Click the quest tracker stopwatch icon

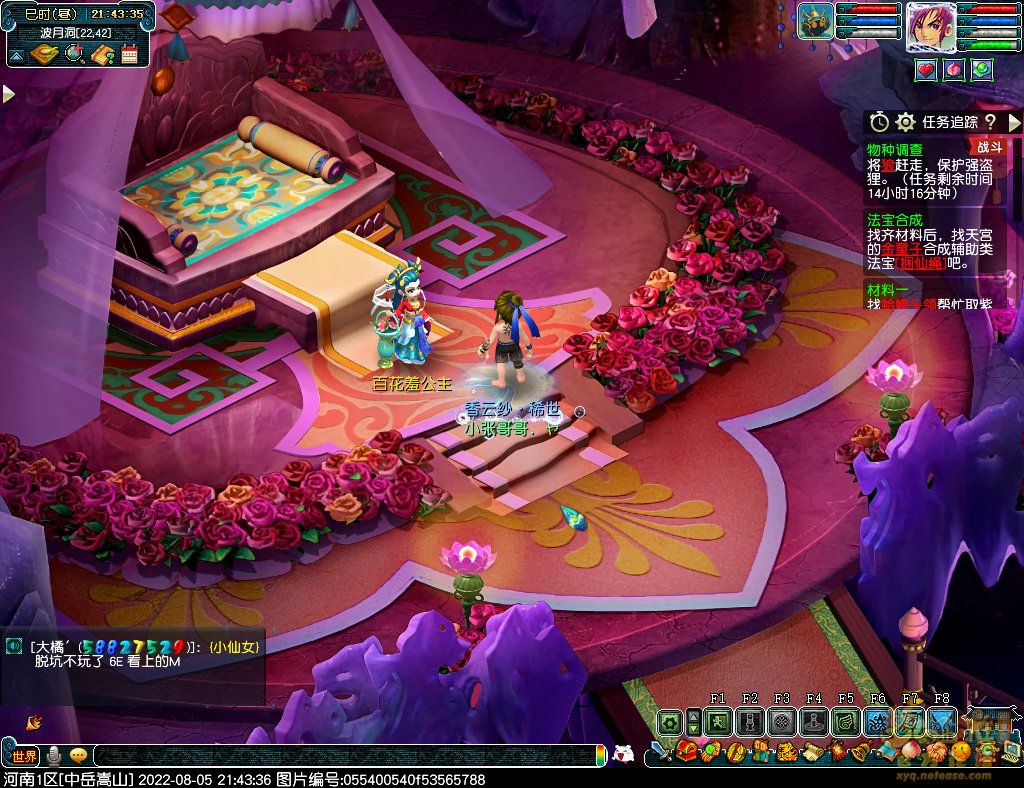point(879,122)
